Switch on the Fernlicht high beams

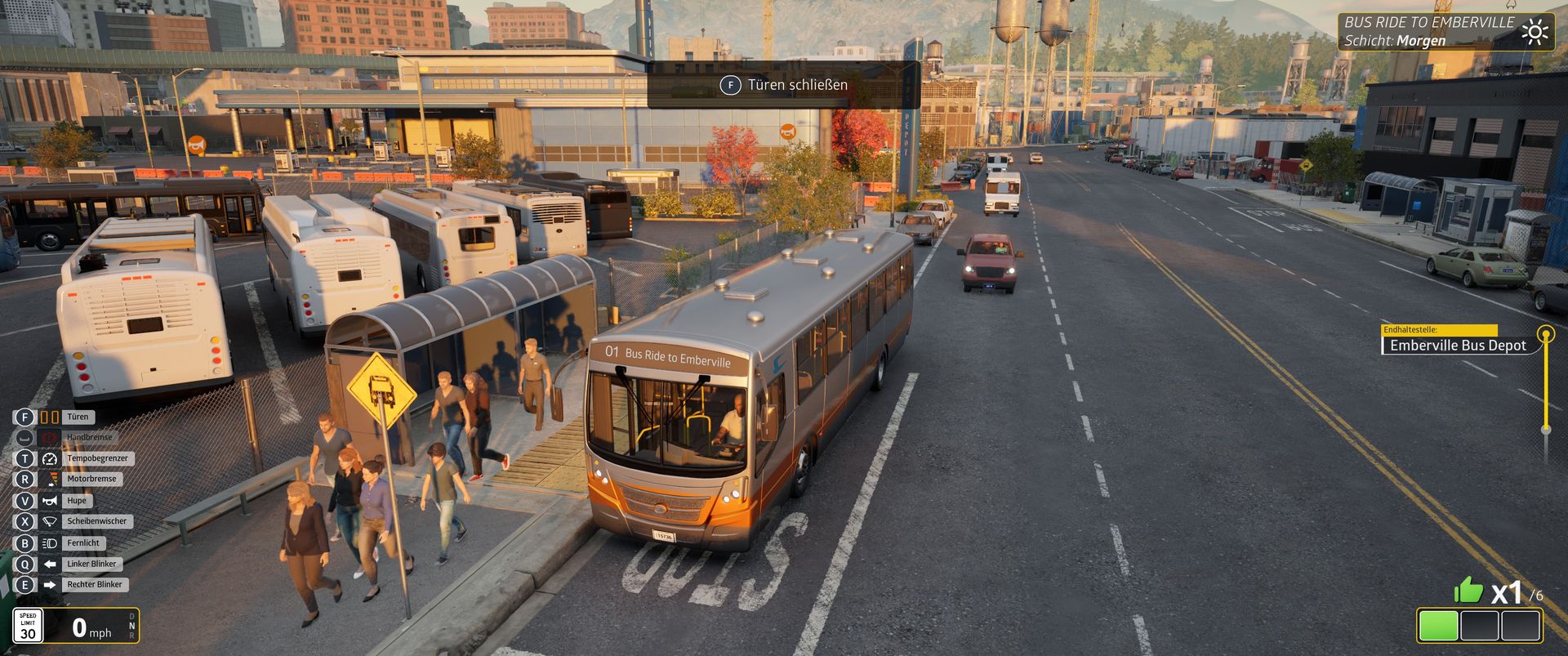coord(82,542)
